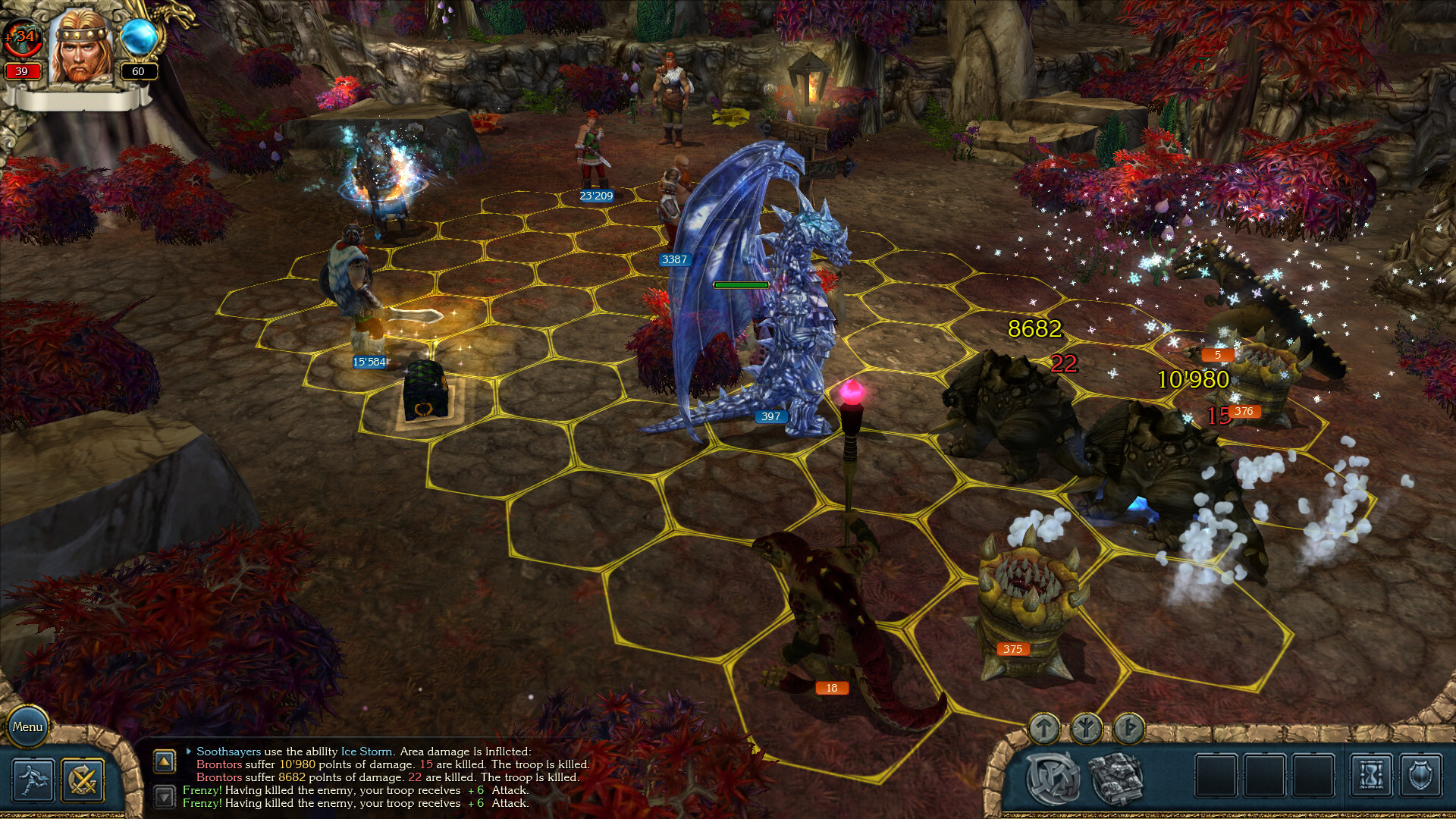Open the round Menu button

27,726
